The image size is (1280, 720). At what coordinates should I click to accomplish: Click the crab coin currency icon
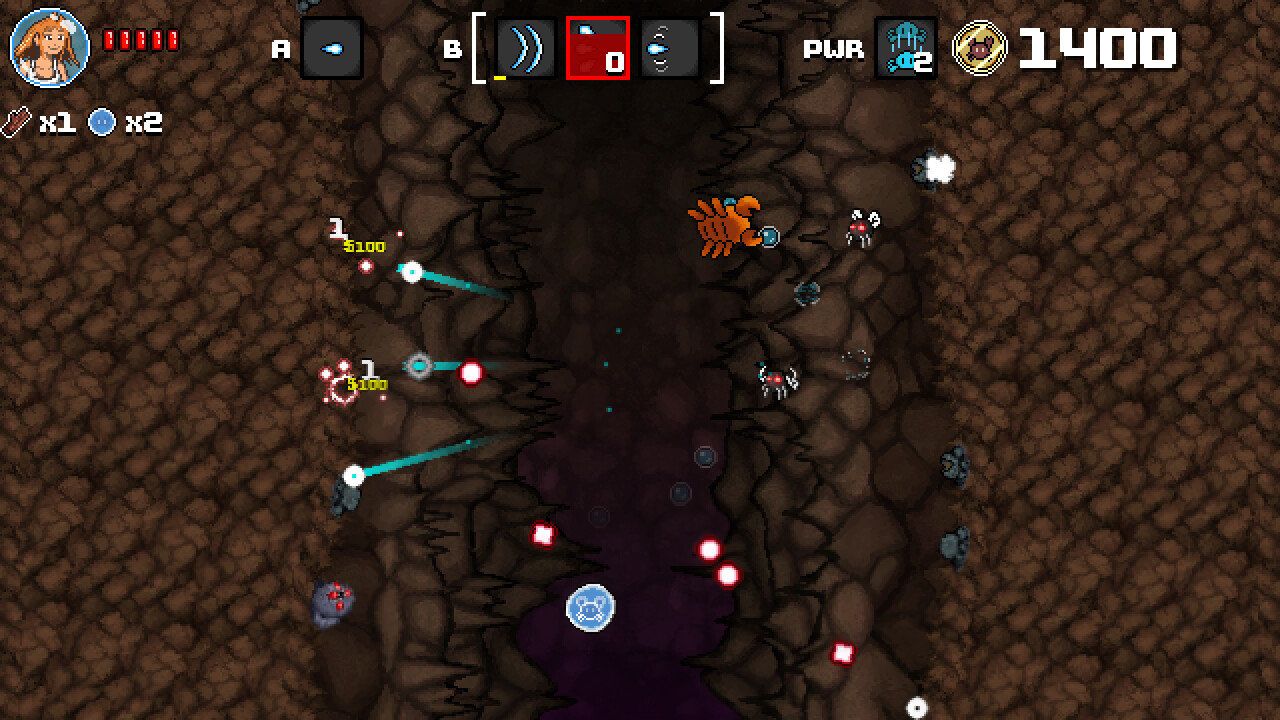(981, 47)
